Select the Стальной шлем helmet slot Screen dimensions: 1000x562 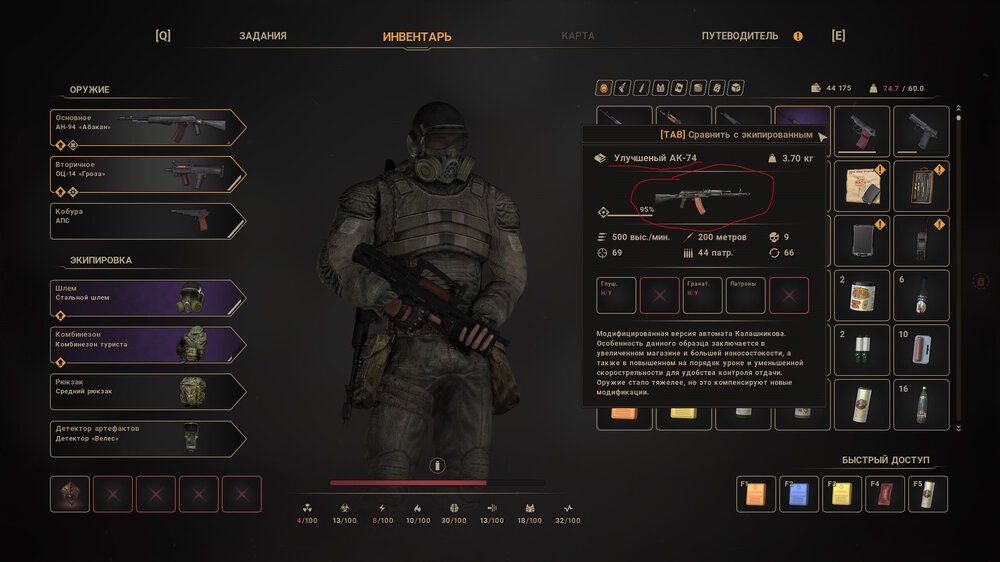point(148,298)
